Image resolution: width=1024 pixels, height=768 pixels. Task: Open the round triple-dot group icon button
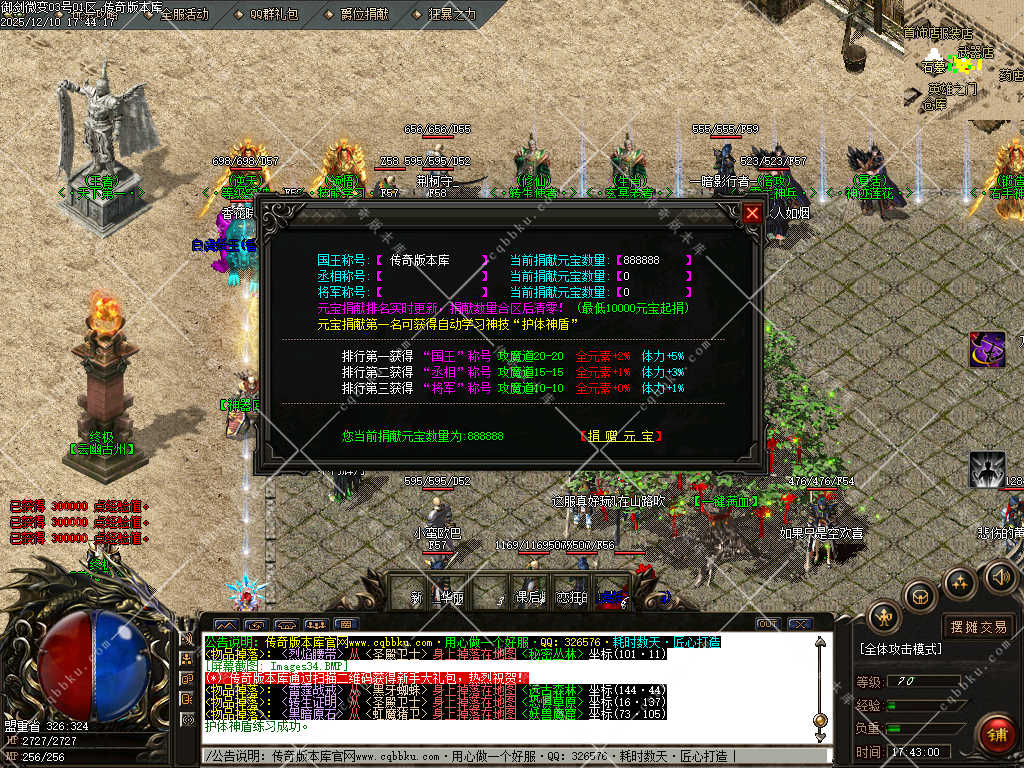(x=959, y=582)
